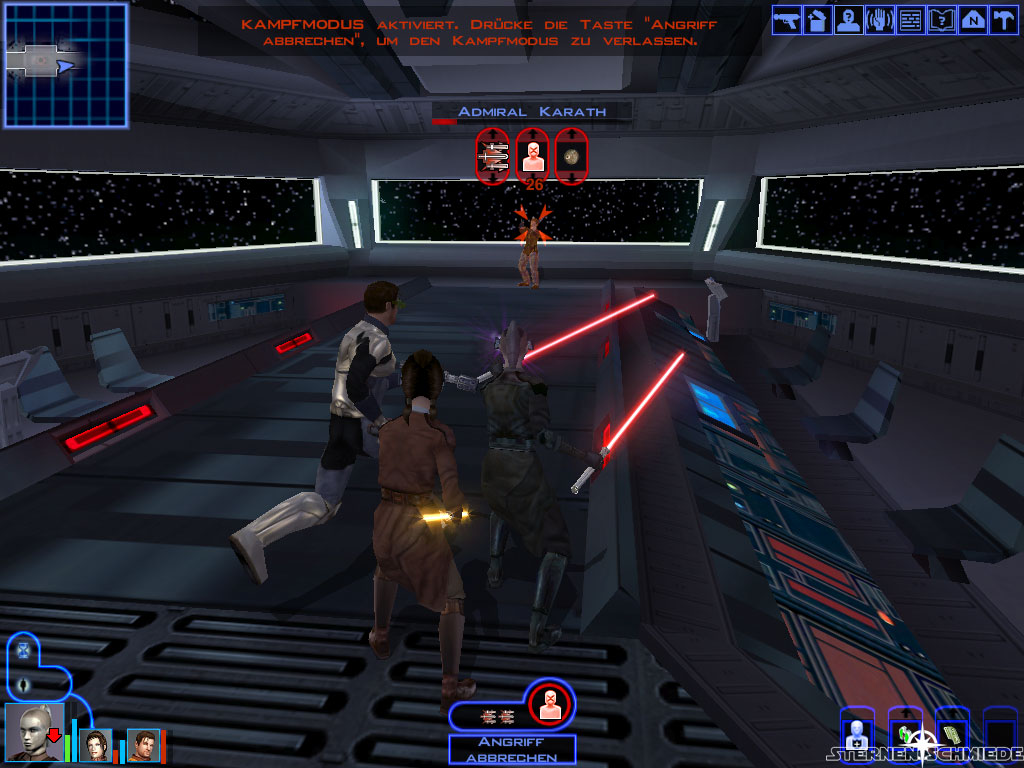Toggle the hourglass pause button
Image resolution: width=1024 pixels, height=768 pixels.
(23, 651)
